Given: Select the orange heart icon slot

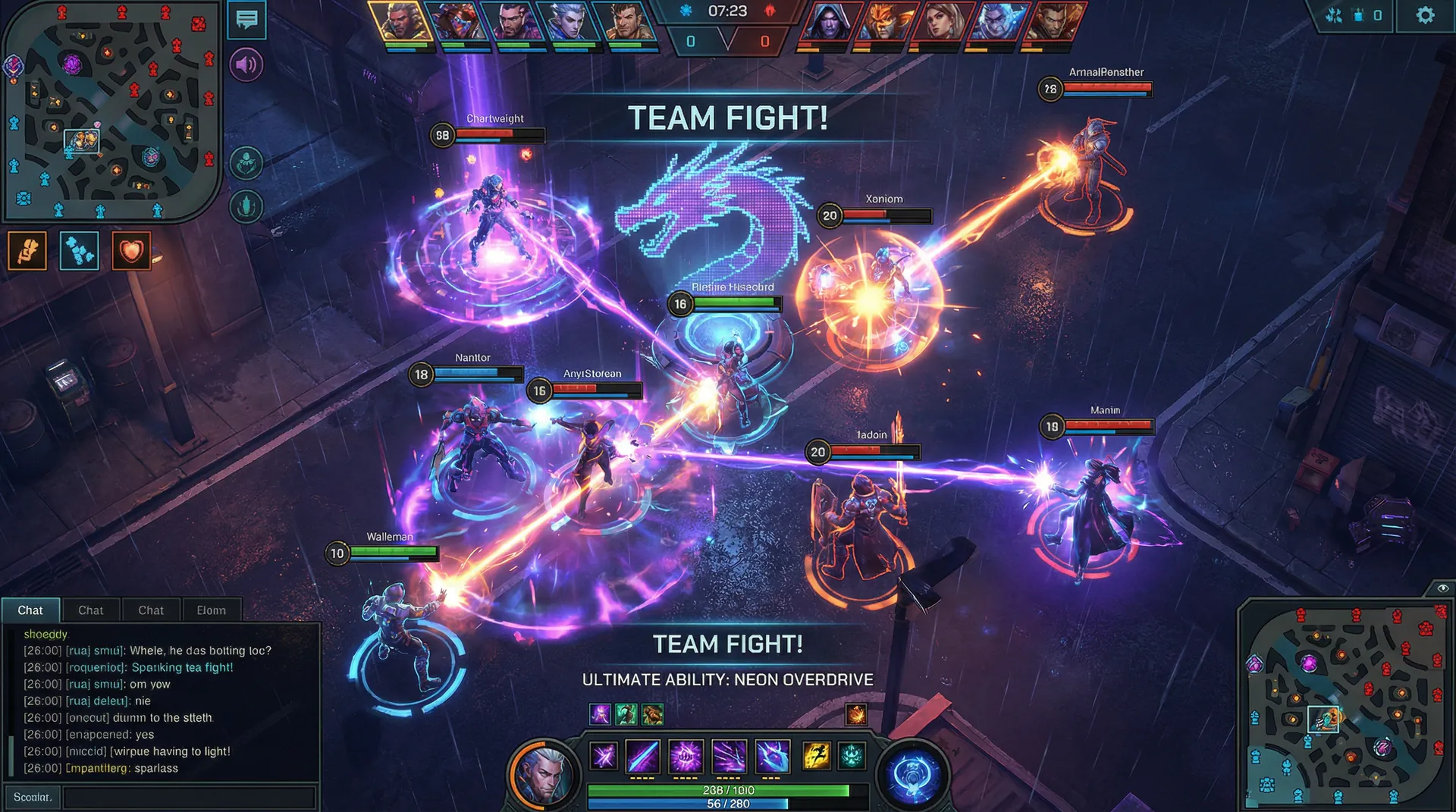Looking at the screenshot, I should click(131, 251).
